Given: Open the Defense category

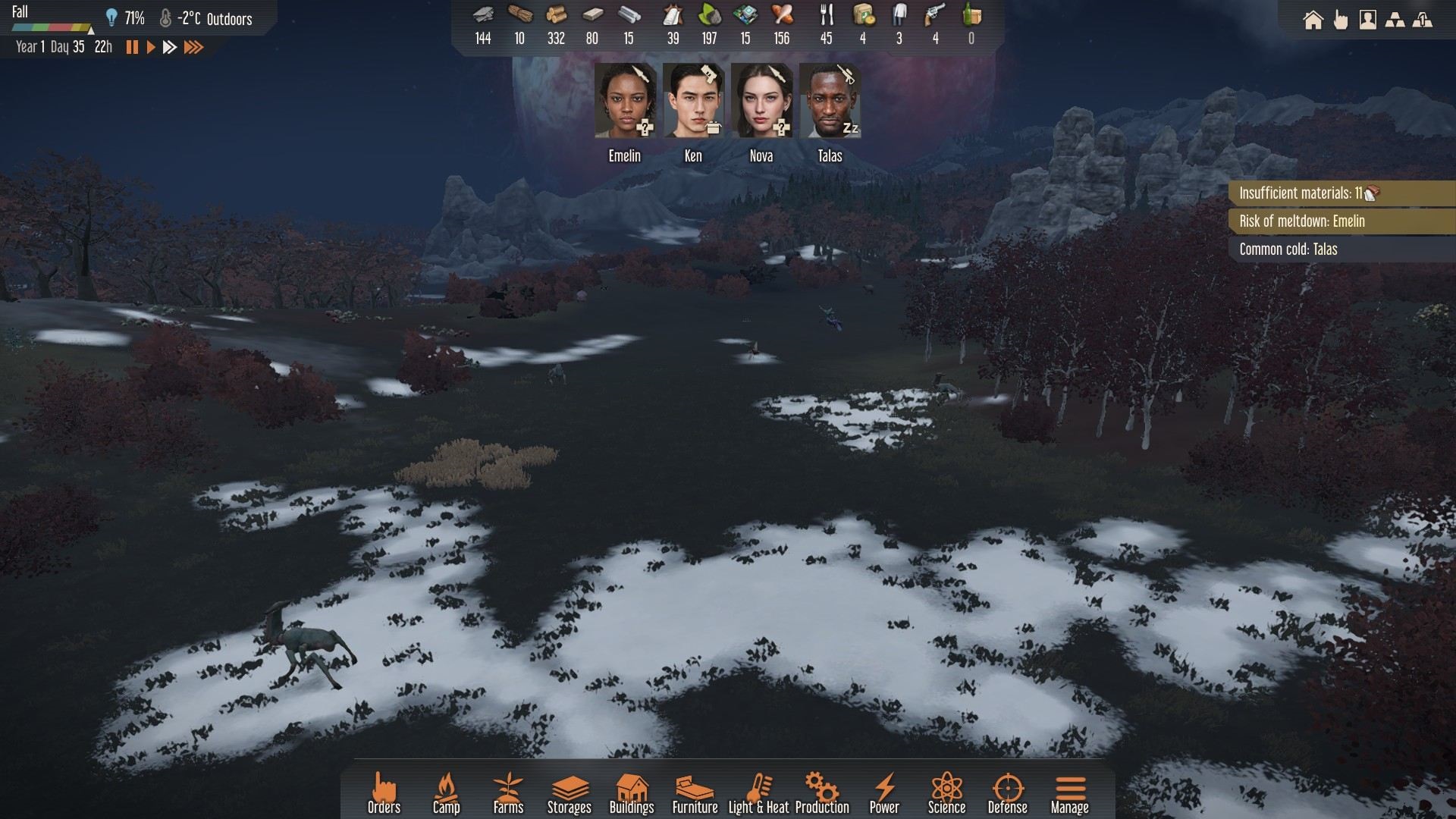Looking at the screenshot, I should click(1007, 793).
